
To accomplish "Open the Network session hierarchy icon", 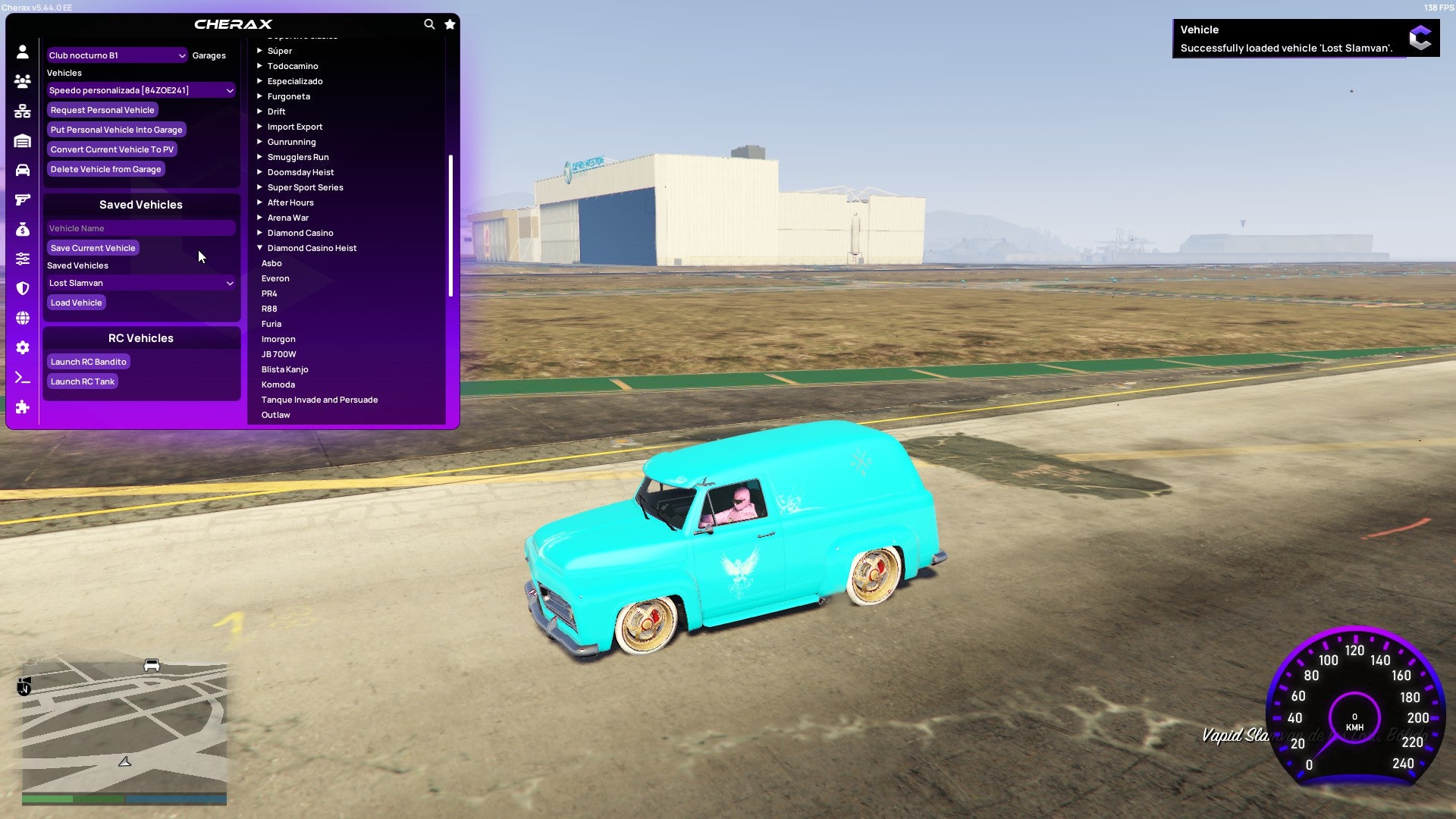I will click(23, 109).
